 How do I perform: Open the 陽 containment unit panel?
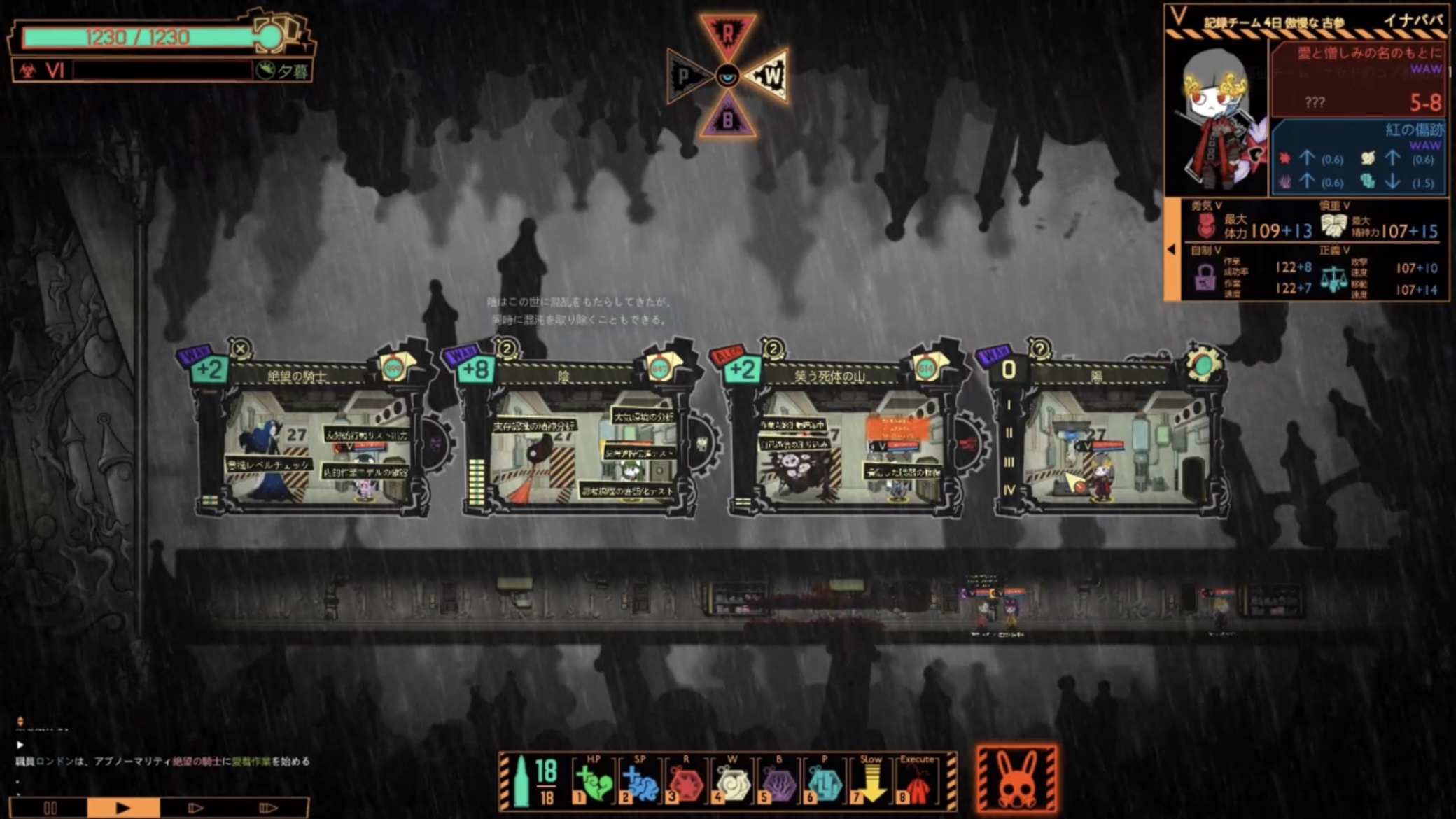(x=1096, y=376)
